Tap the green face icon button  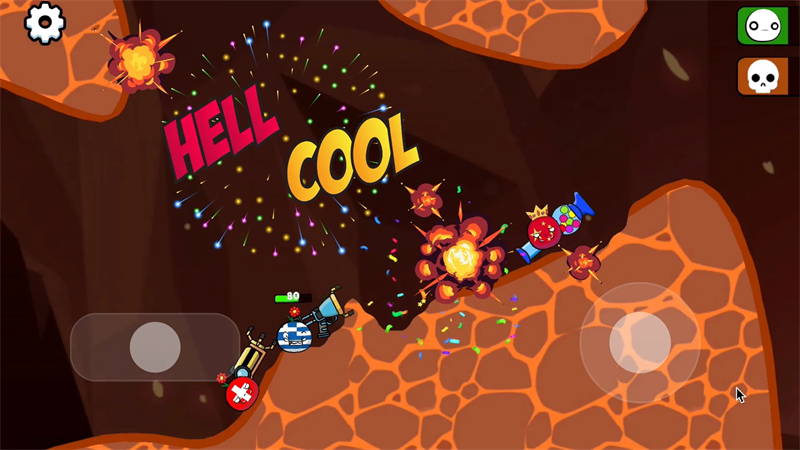[x=763, y=25]
